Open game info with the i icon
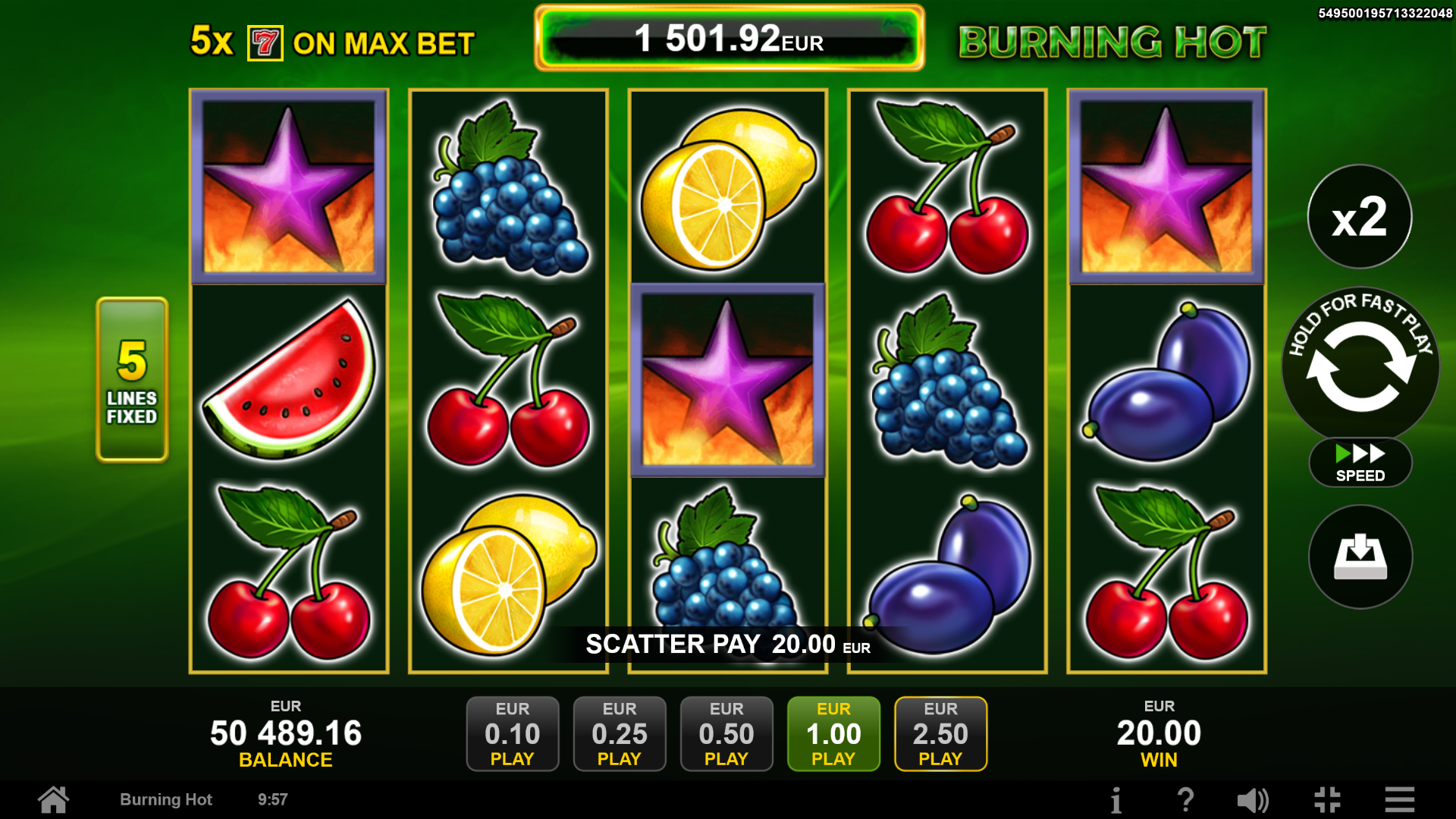The height and width of the screenshot is (819, 1456). [1116, 799]
